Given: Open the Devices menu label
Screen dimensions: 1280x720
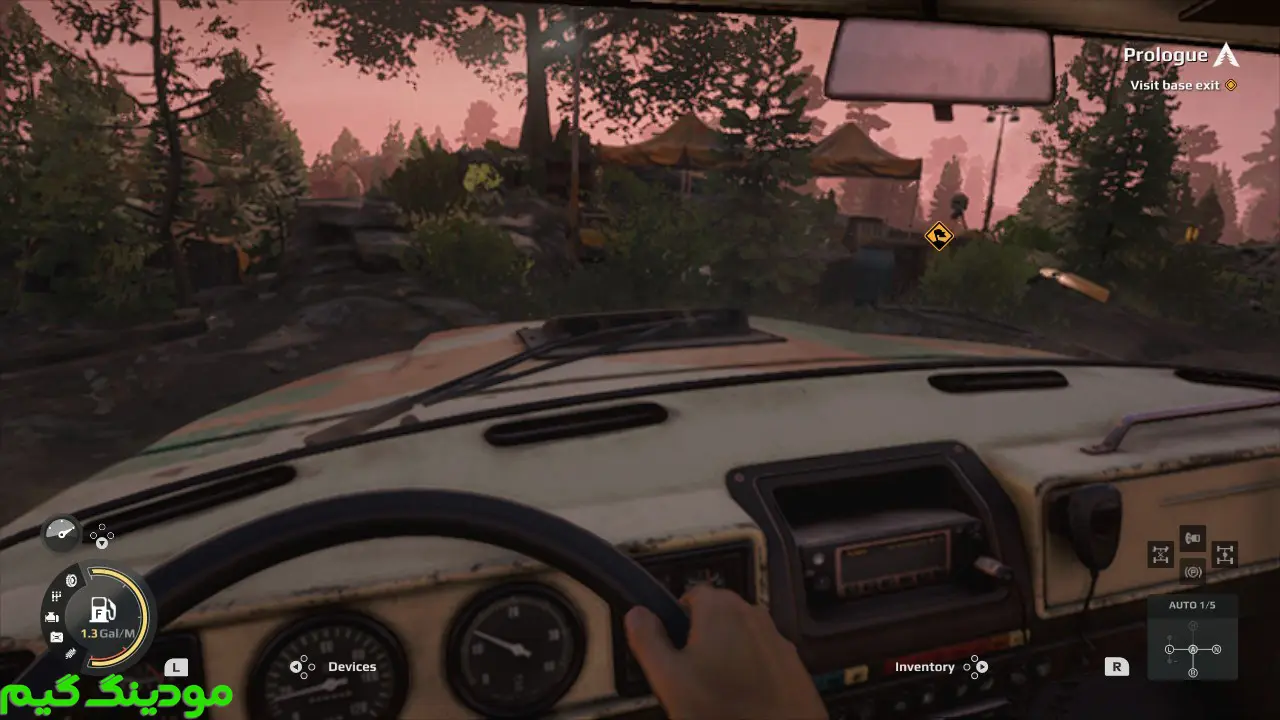Looking at the screenshot, I should (x=352, y=667).
